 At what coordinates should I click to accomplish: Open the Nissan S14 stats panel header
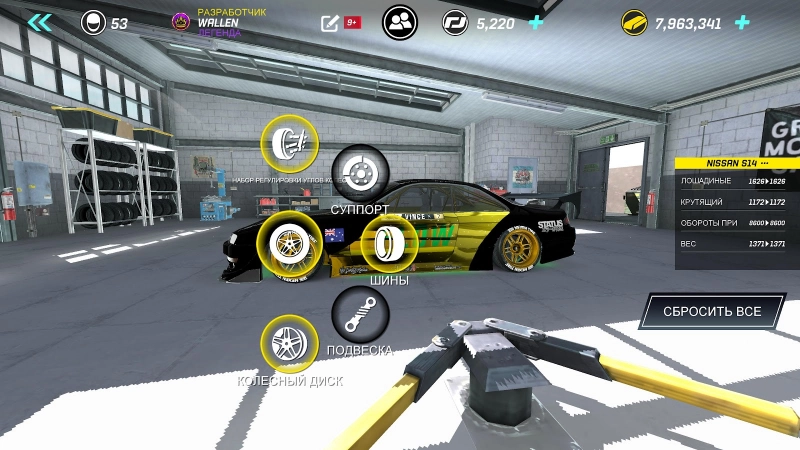[x=737, y=162]
